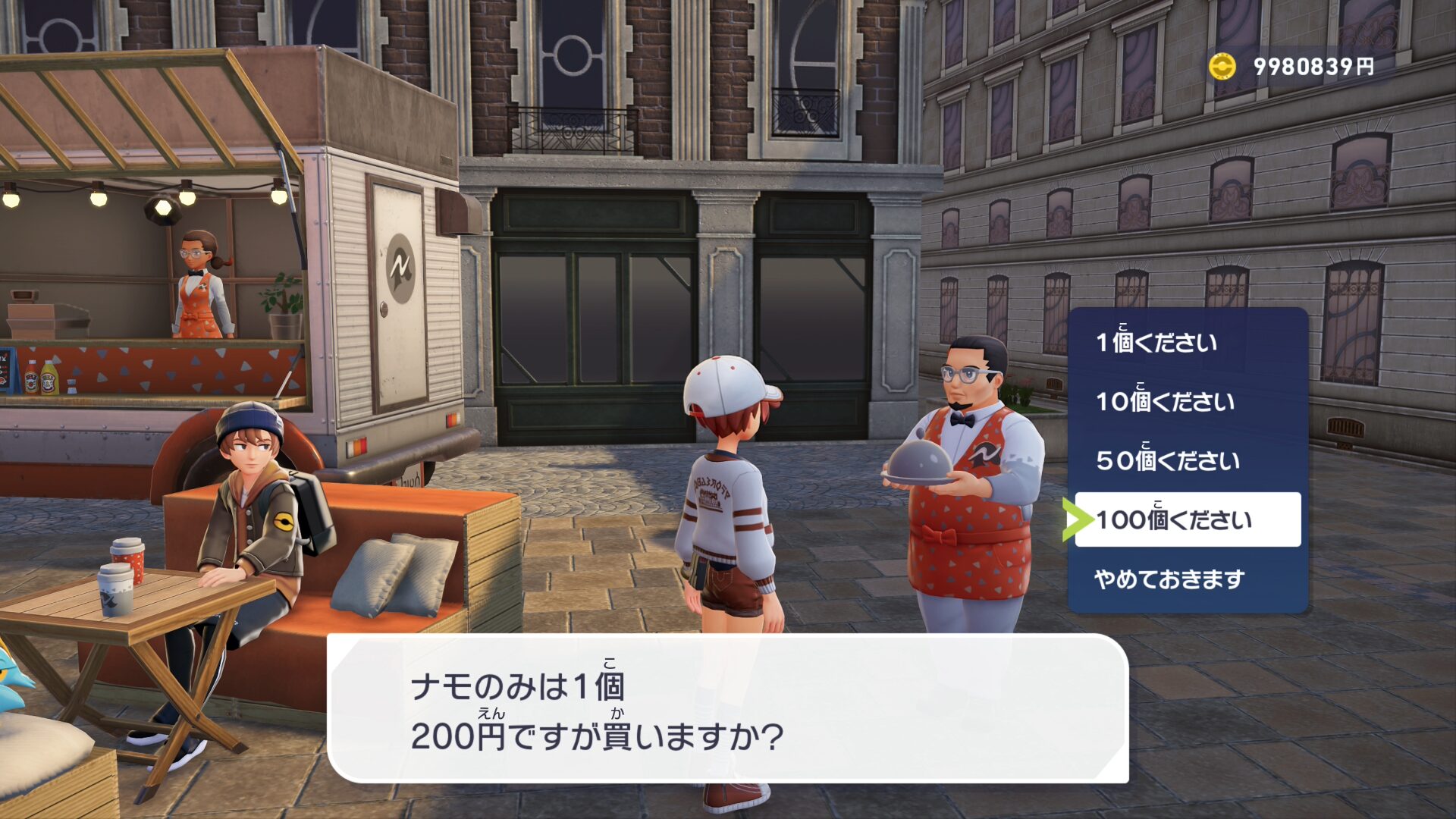Decline with やめておきます
1456x819 pixels.
click(1169, 579)
